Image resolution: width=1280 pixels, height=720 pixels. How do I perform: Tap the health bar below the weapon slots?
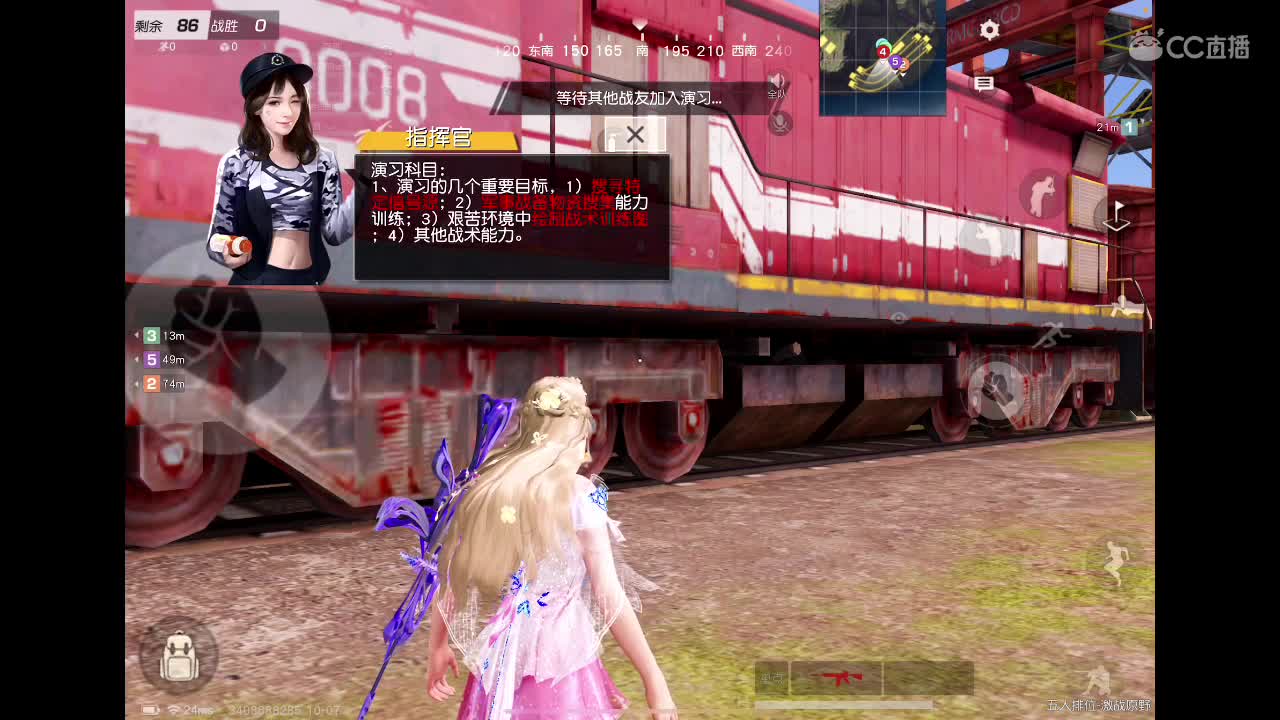[x=845, y=706]
